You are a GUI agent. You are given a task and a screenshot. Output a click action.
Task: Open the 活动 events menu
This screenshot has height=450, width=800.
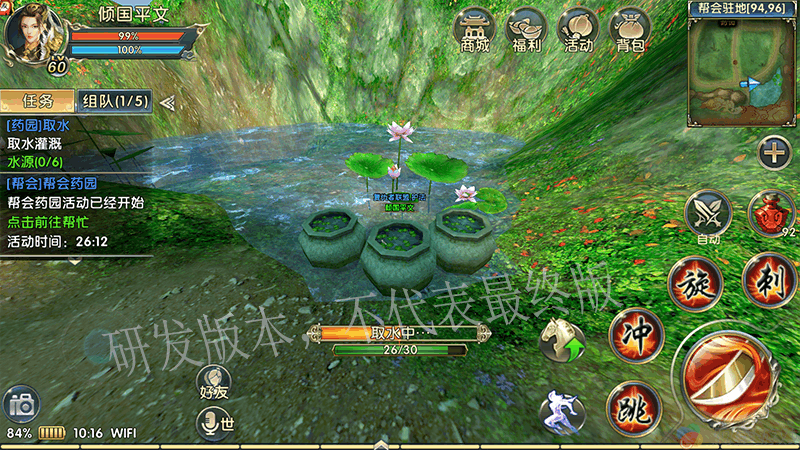click(578, 30)
